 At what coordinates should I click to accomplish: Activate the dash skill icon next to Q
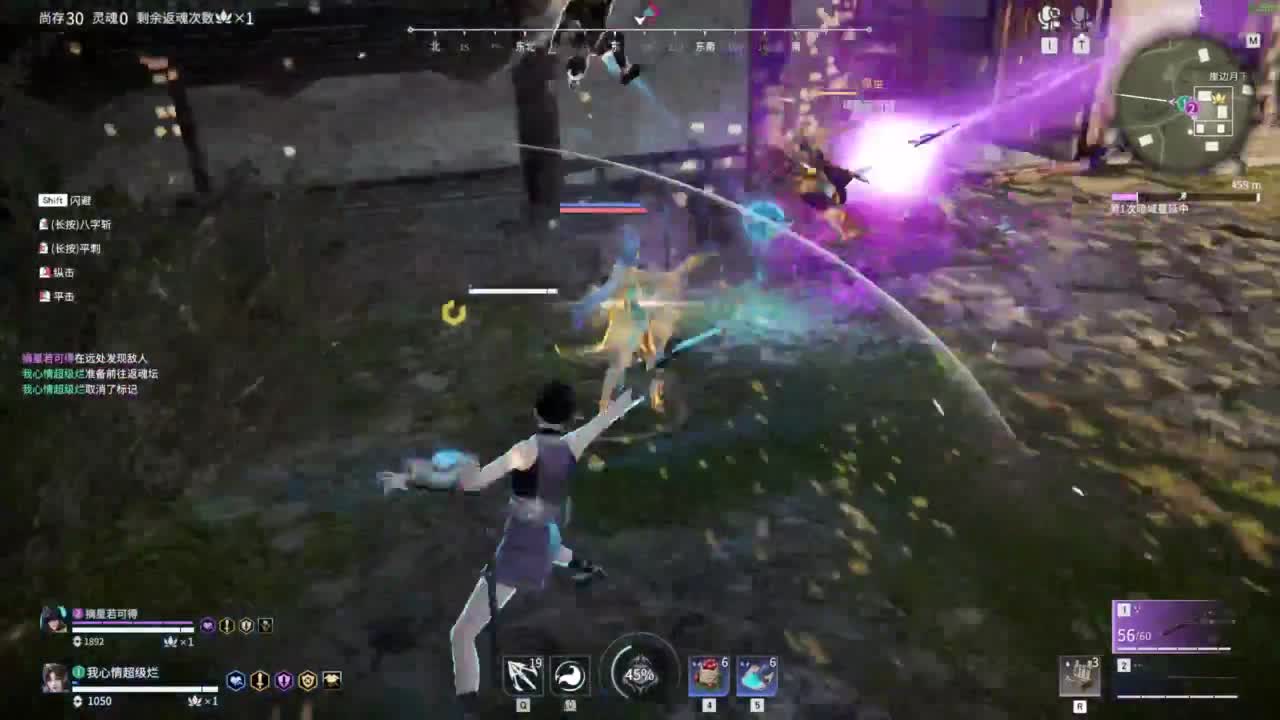click(568, 676)
